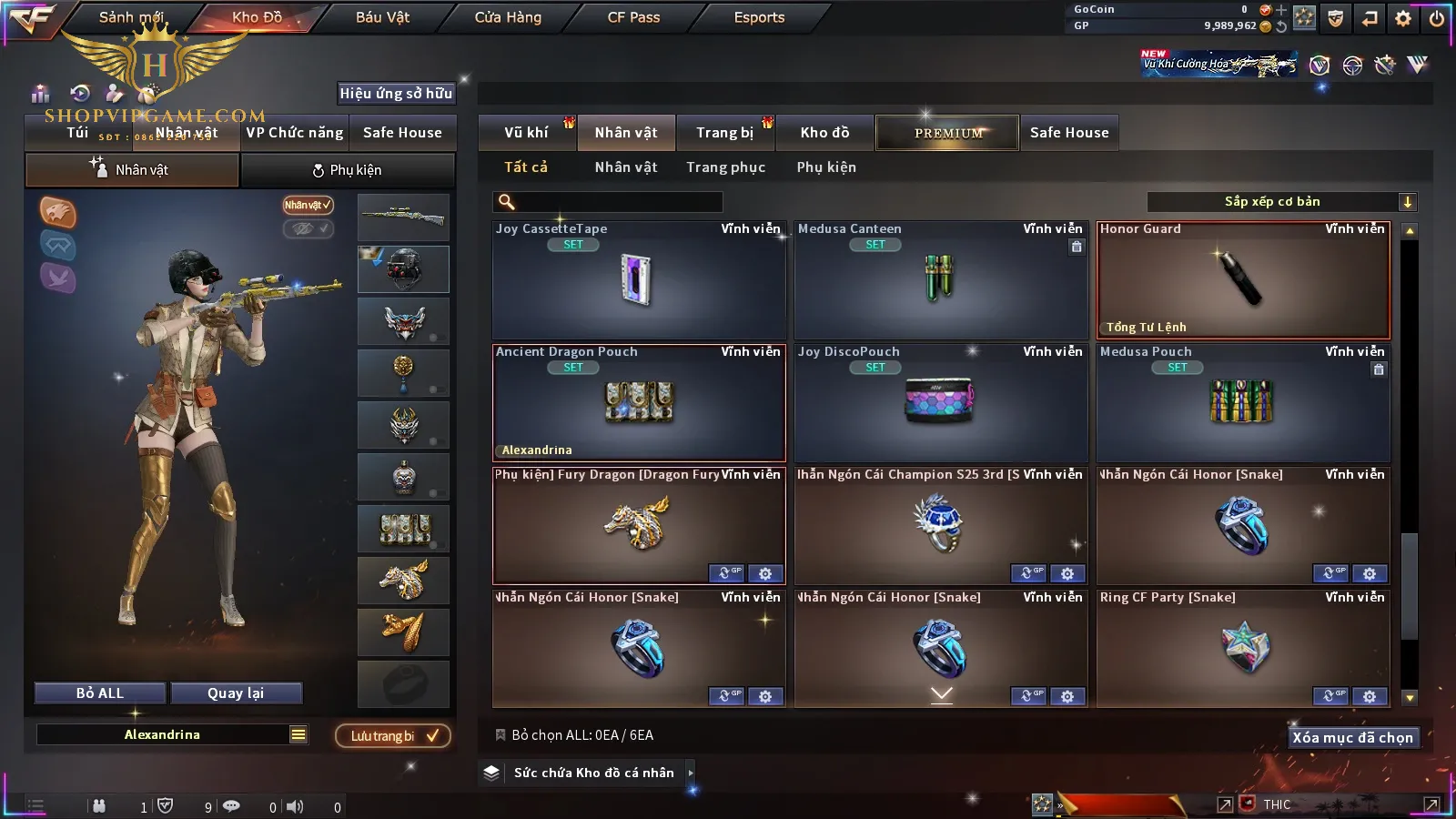Click the power exit icon
This screenshot has width=1456, height=819.
click(x=1437, y=18)
